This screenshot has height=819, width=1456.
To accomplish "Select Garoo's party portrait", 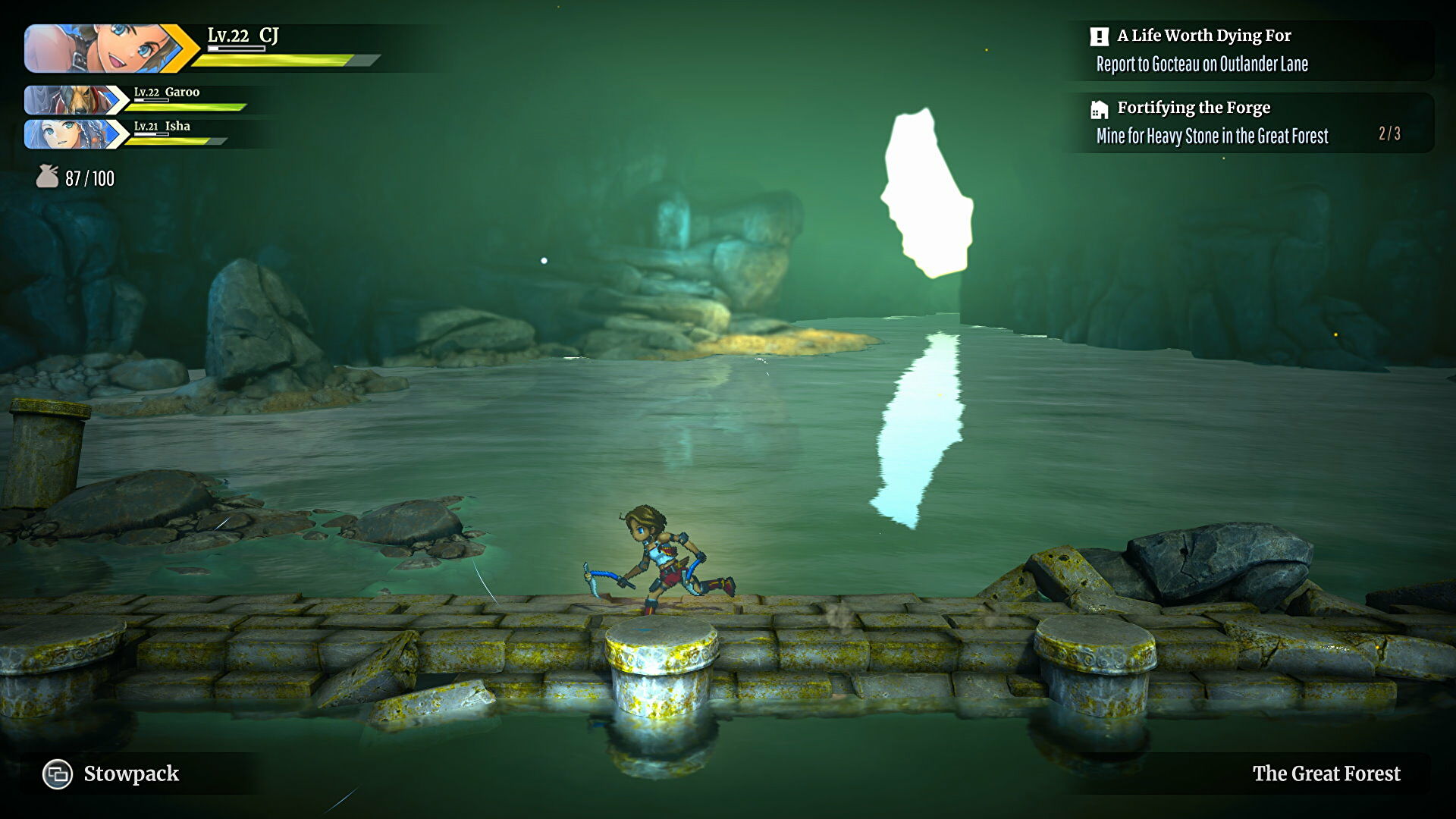I will [x=68, y=100].
